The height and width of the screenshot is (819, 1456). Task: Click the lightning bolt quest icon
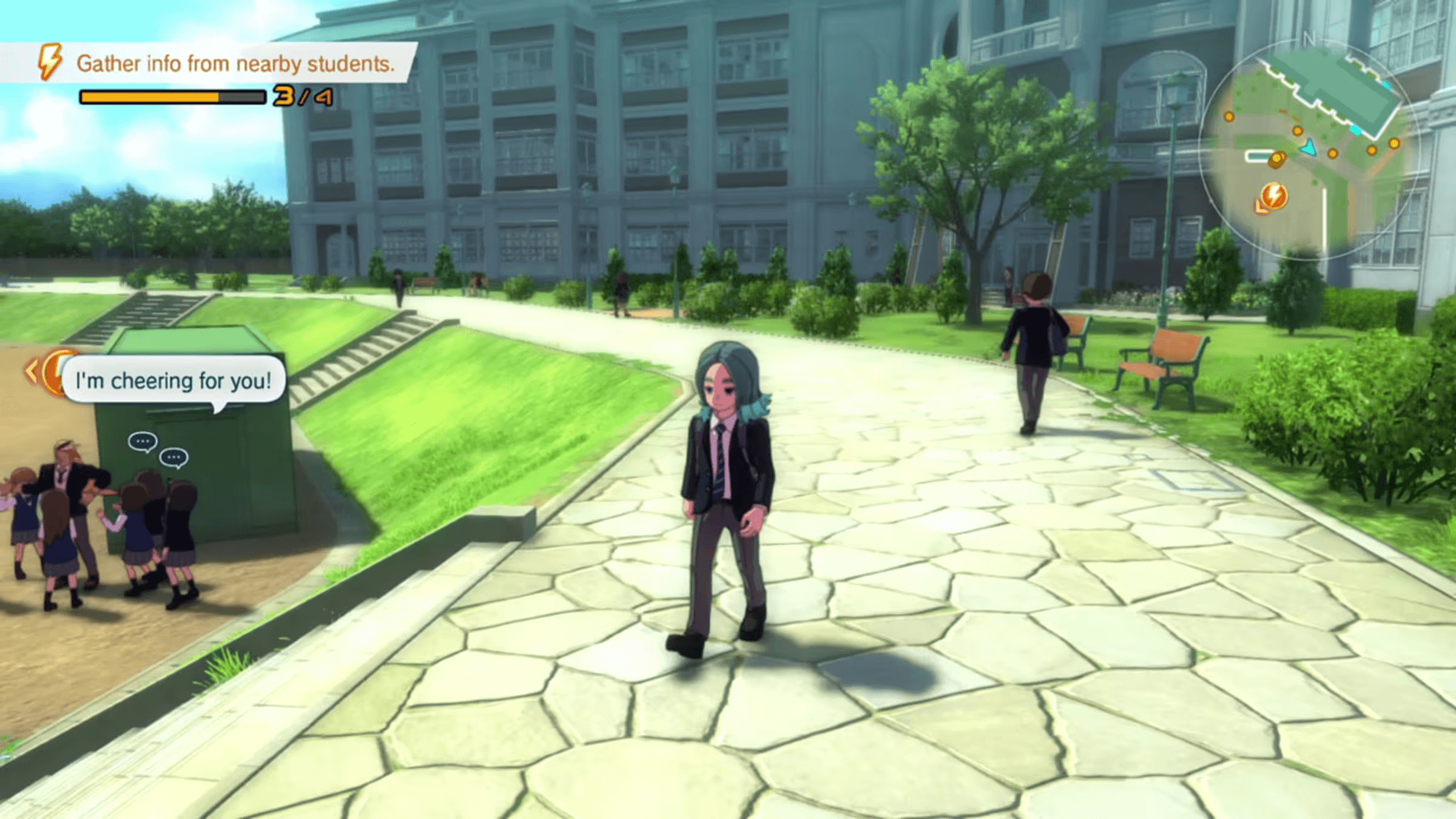(50, 61)
